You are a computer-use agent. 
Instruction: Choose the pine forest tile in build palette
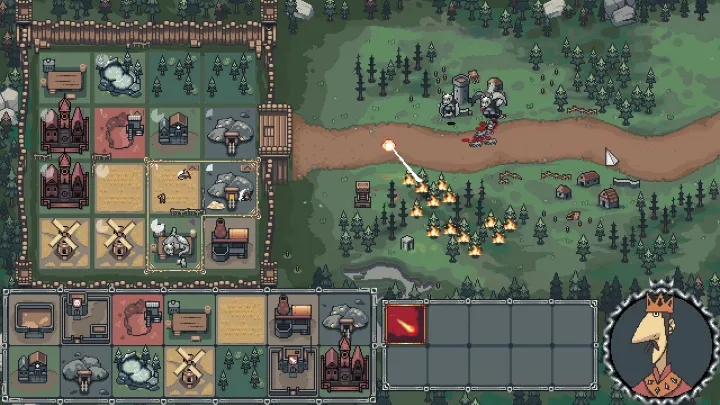239,368
